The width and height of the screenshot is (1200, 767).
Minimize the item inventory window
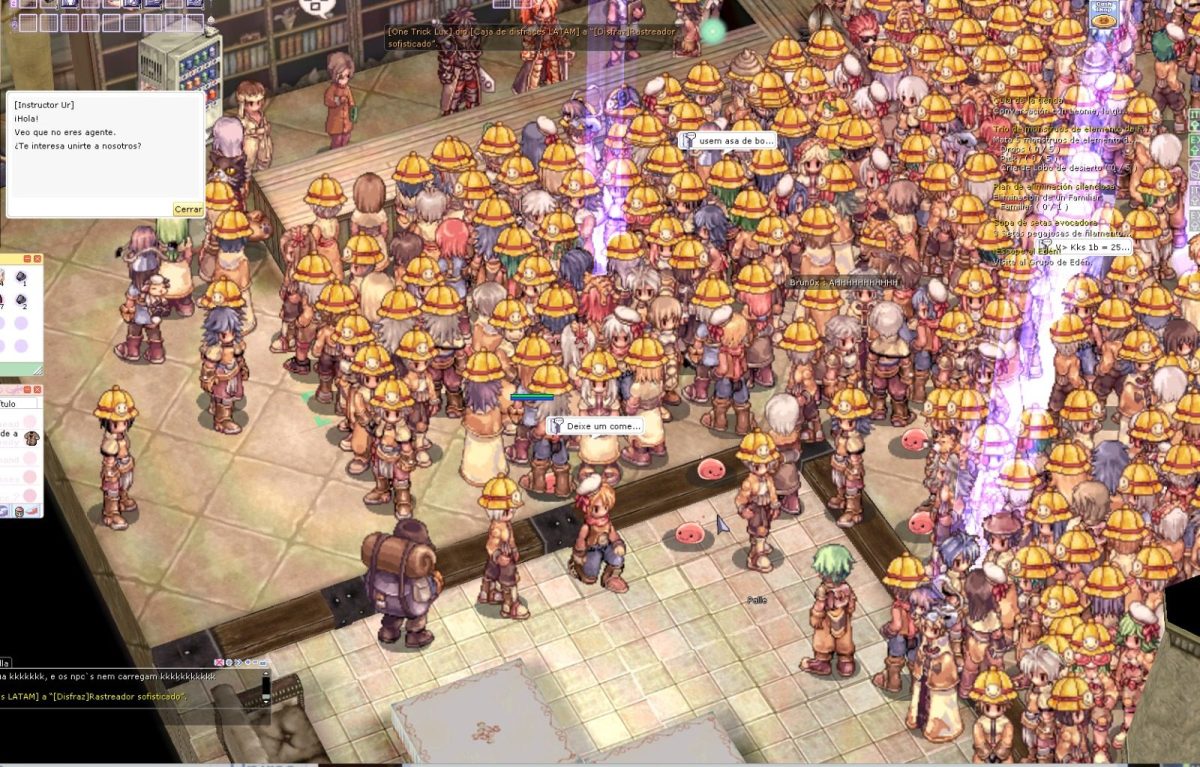click(26, 259)
